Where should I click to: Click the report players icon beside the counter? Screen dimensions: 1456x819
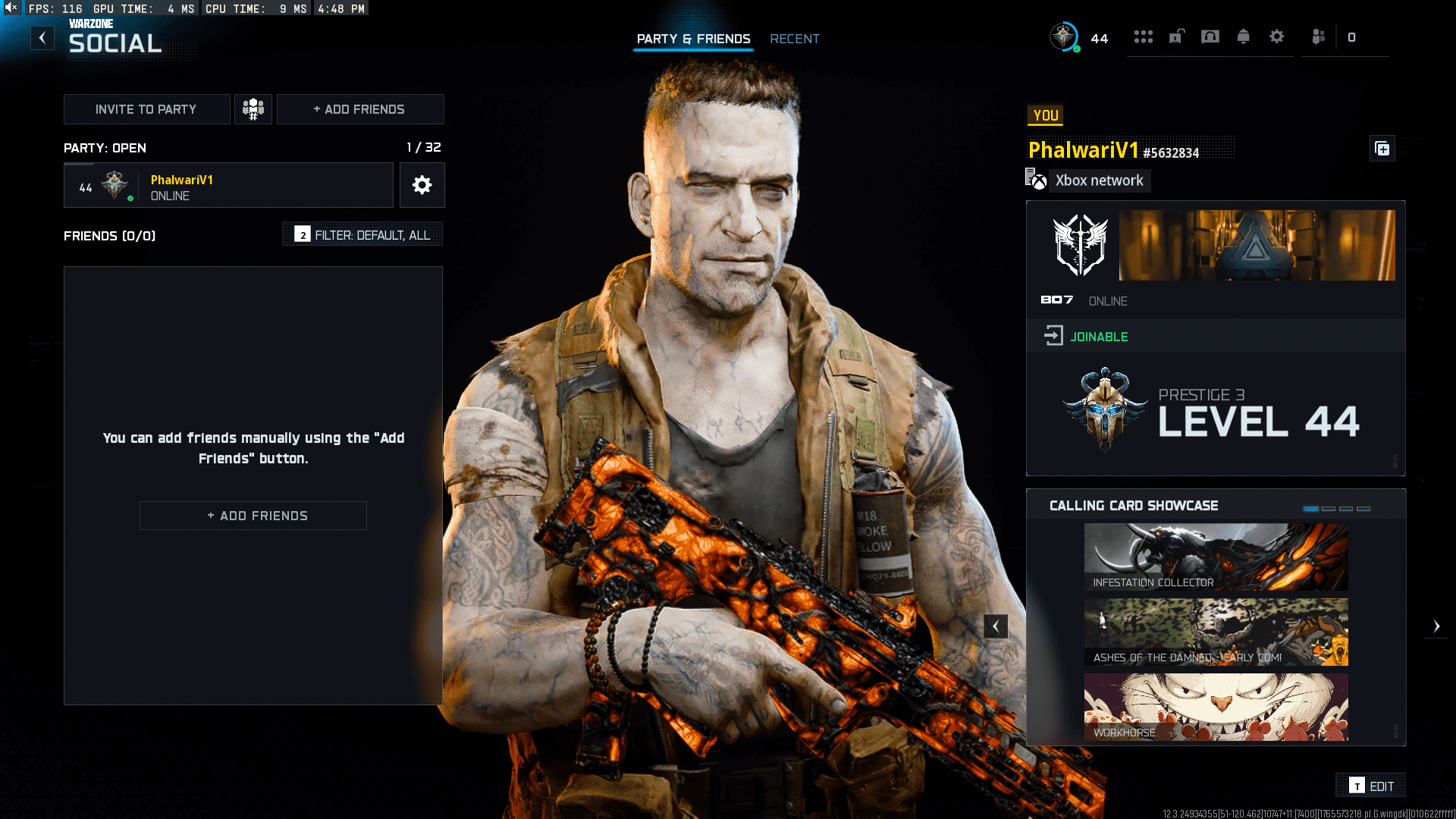click(x=1317, y=37)
